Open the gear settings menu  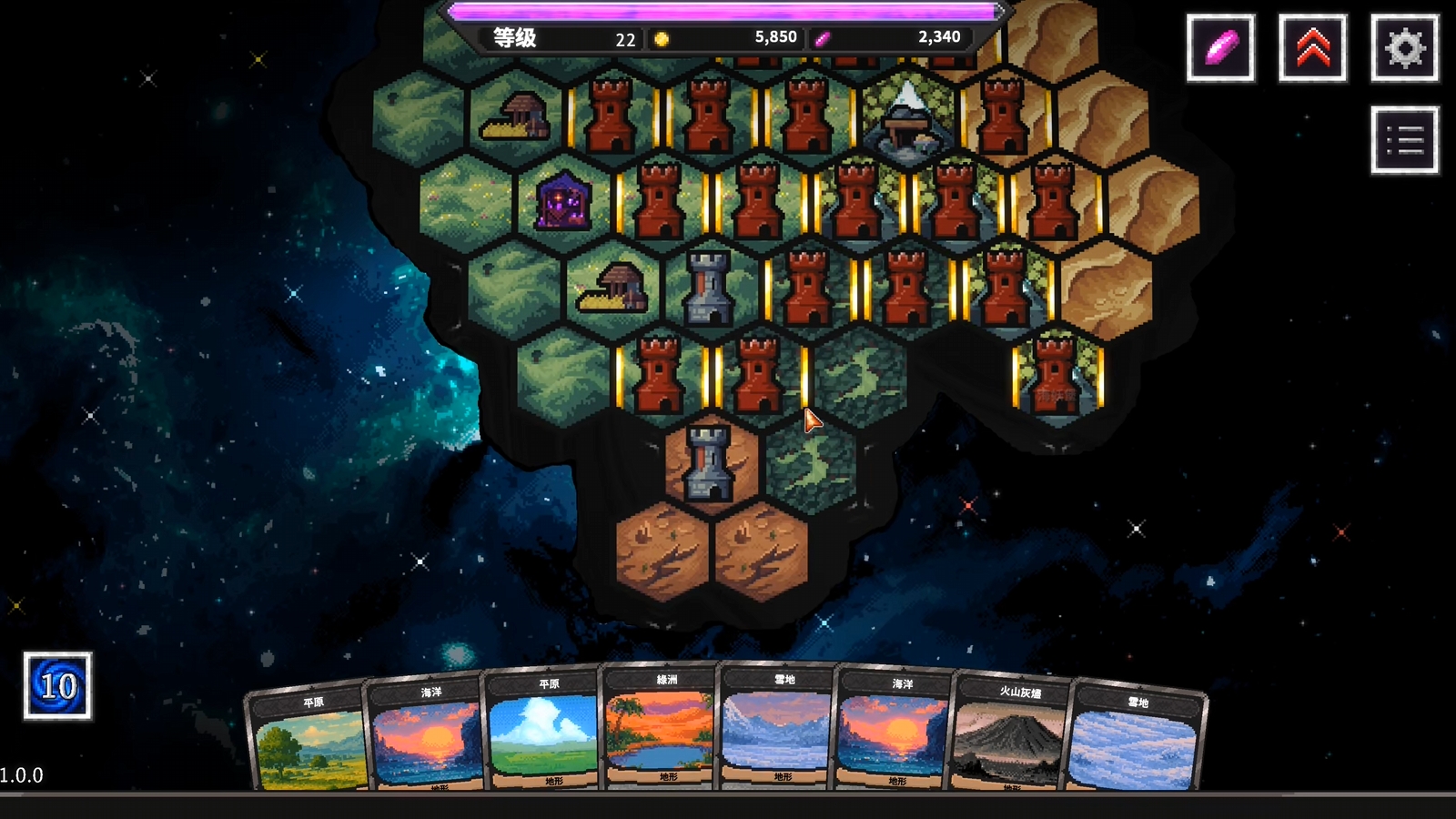pyautogui.click(x=1404, y=48)
